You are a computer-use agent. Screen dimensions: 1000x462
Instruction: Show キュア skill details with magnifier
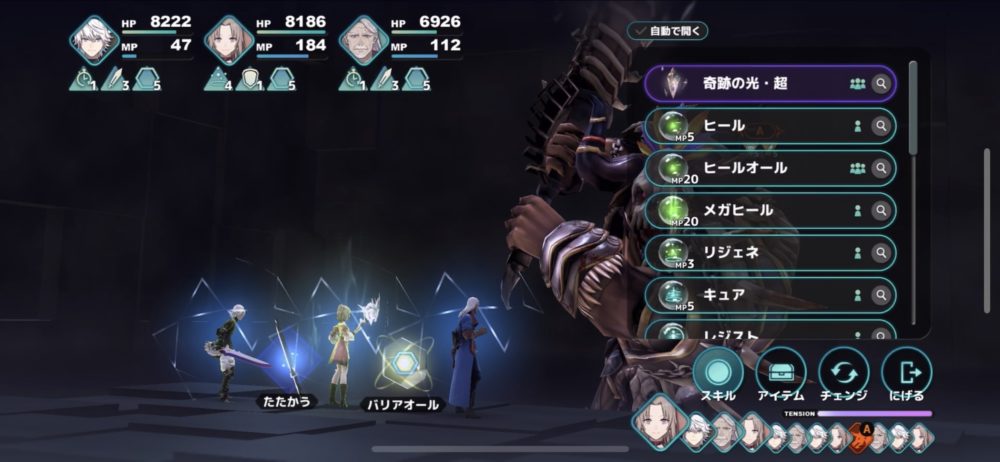(x=881, y=295)
